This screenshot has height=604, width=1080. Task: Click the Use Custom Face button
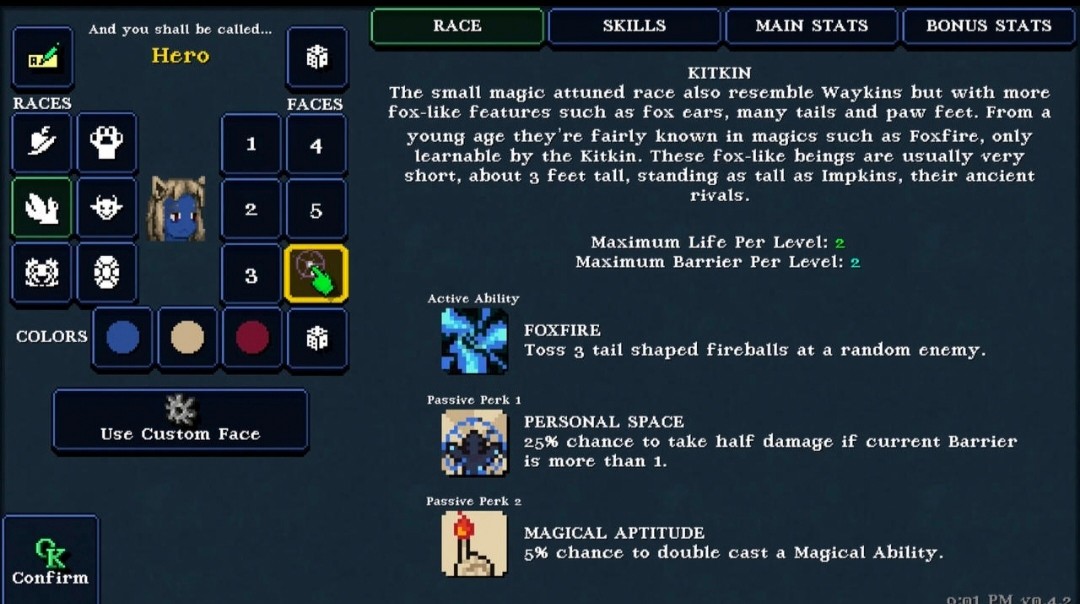pos(180,420)
